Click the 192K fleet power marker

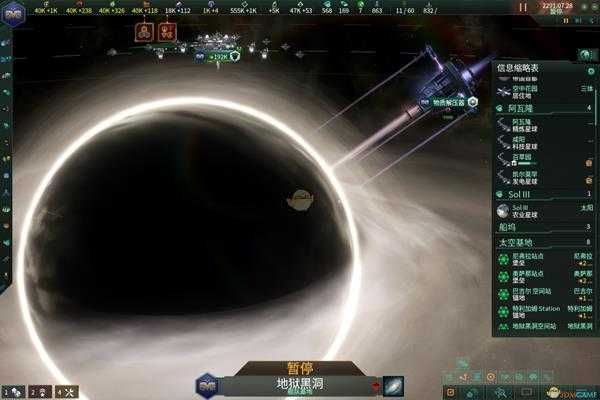click(x=218, y=57)
